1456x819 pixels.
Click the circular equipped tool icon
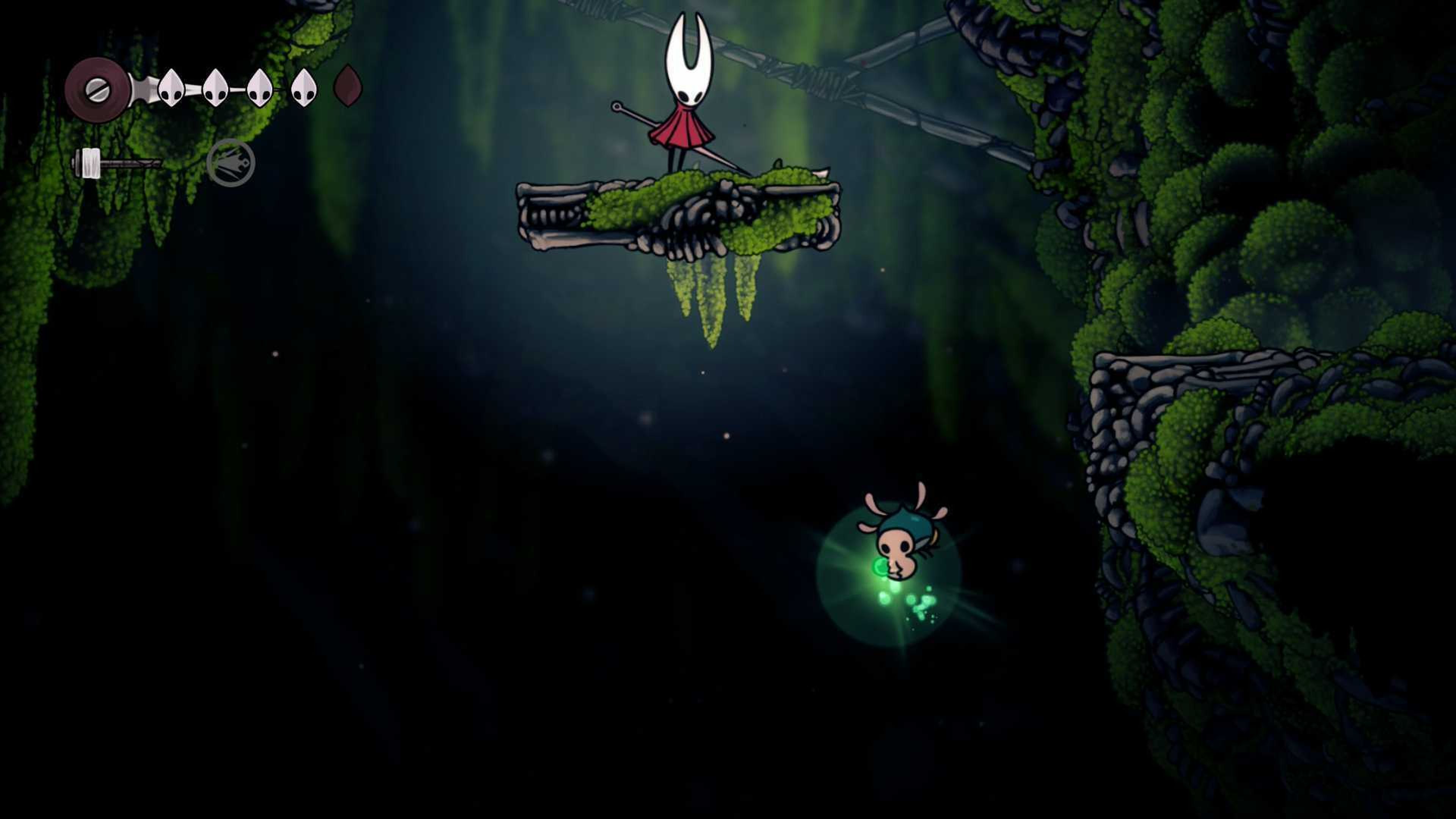click(231, 163)
